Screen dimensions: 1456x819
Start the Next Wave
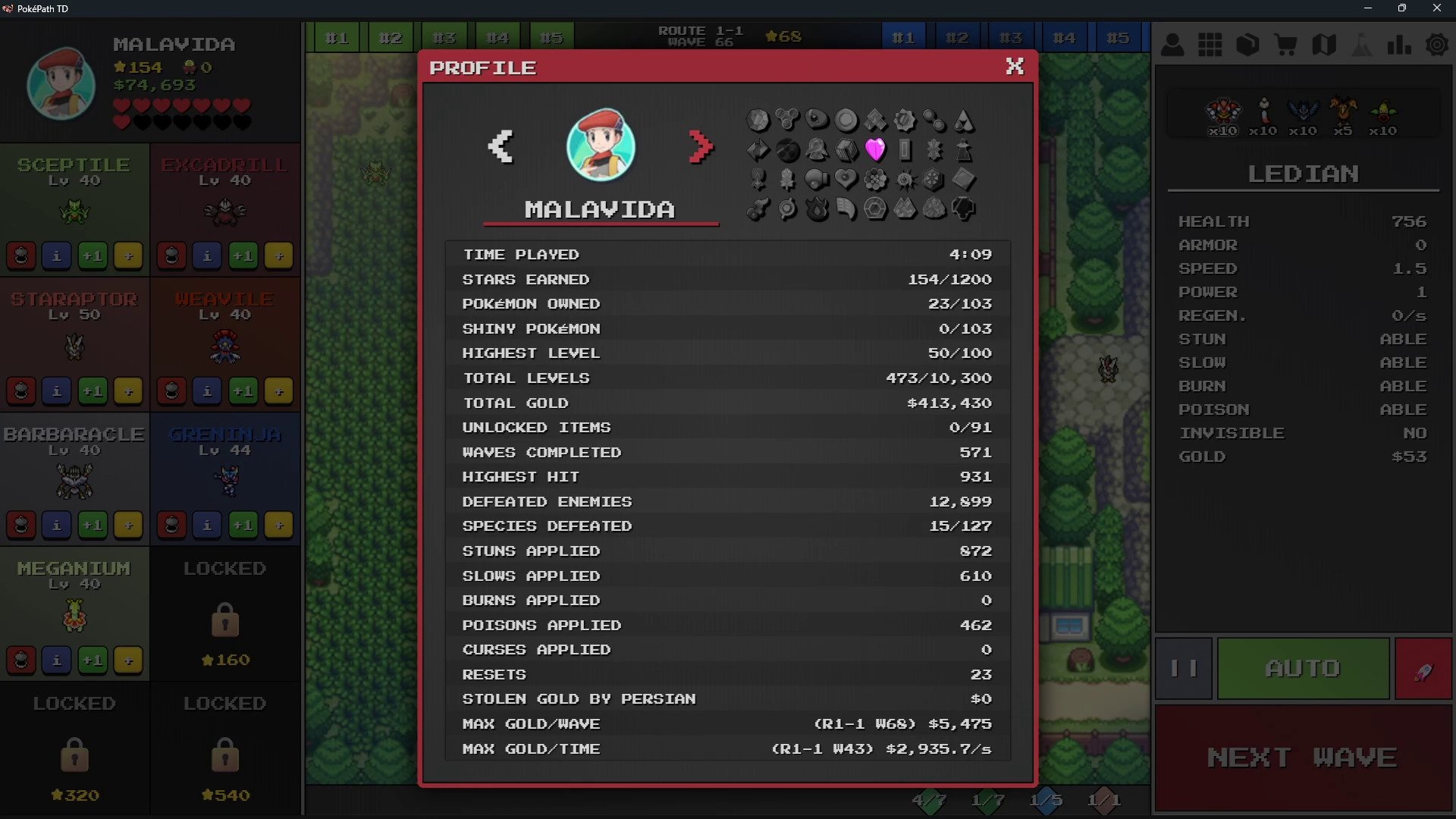1302,758
